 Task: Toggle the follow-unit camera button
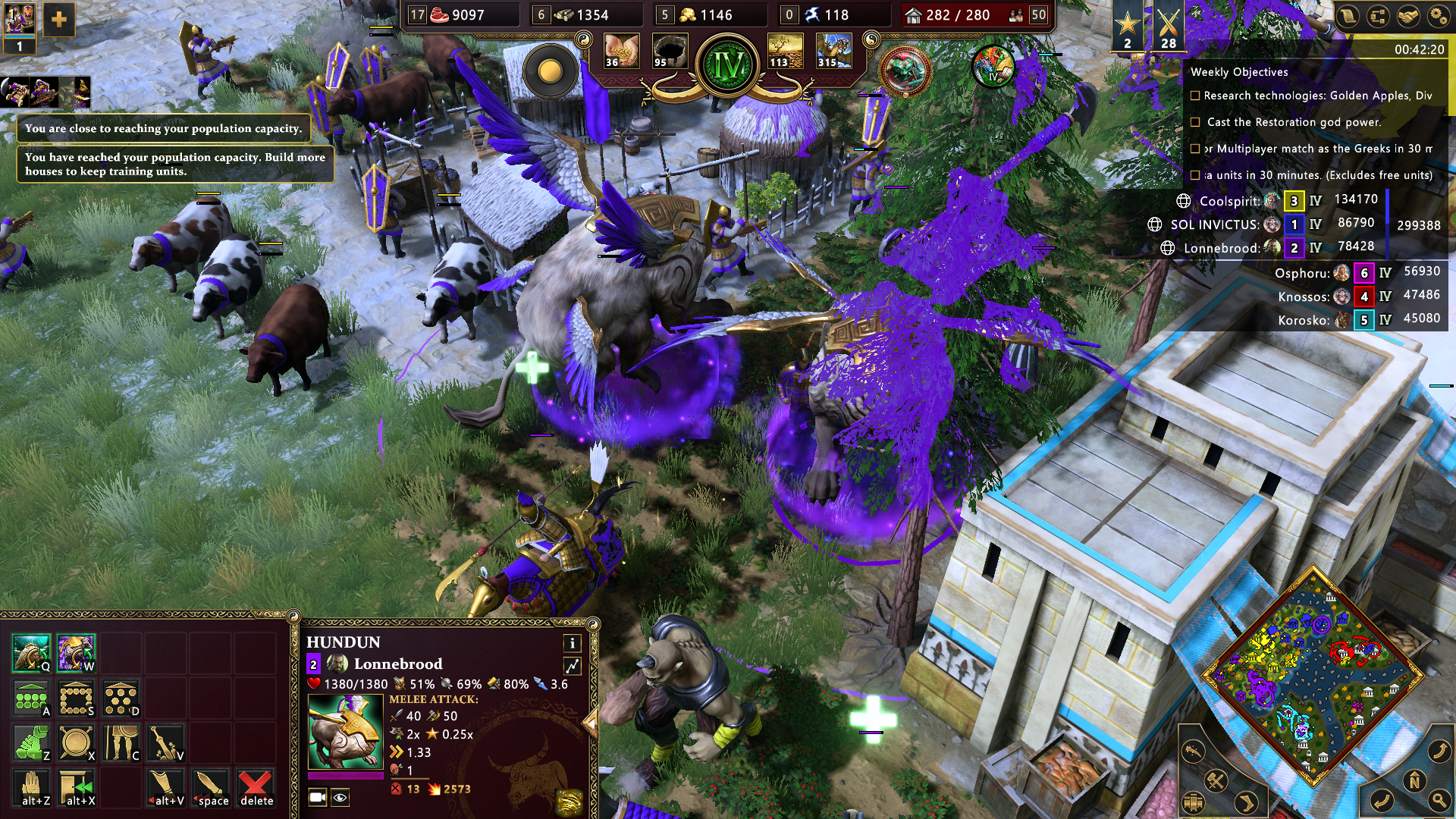pos(317,797)
